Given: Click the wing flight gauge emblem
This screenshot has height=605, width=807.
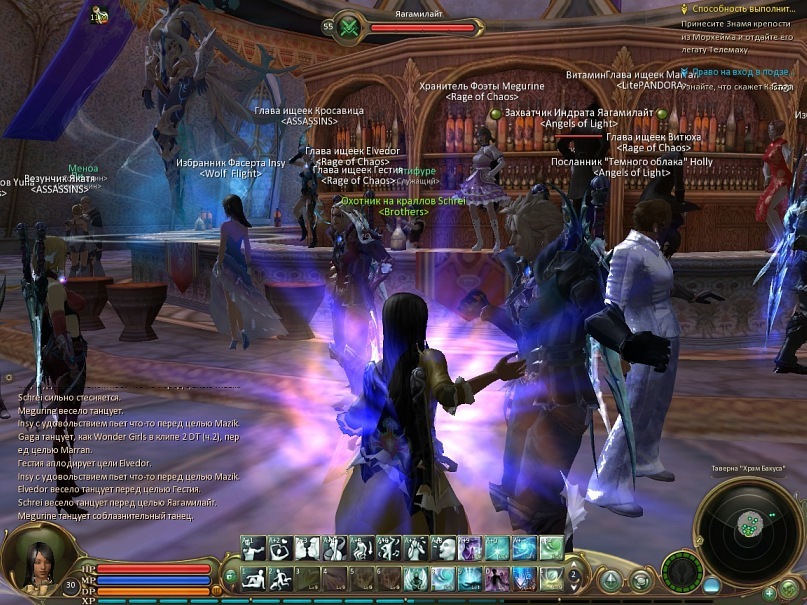Looking at the screenshot, I should (x=683, y=572).
